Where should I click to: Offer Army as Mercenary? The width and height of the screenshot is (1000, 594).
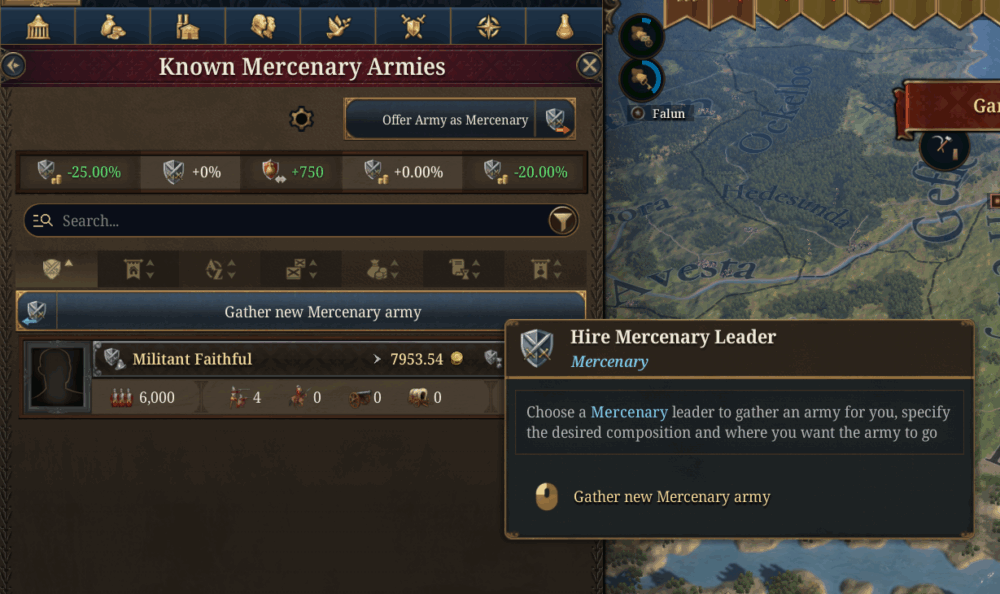459,119
